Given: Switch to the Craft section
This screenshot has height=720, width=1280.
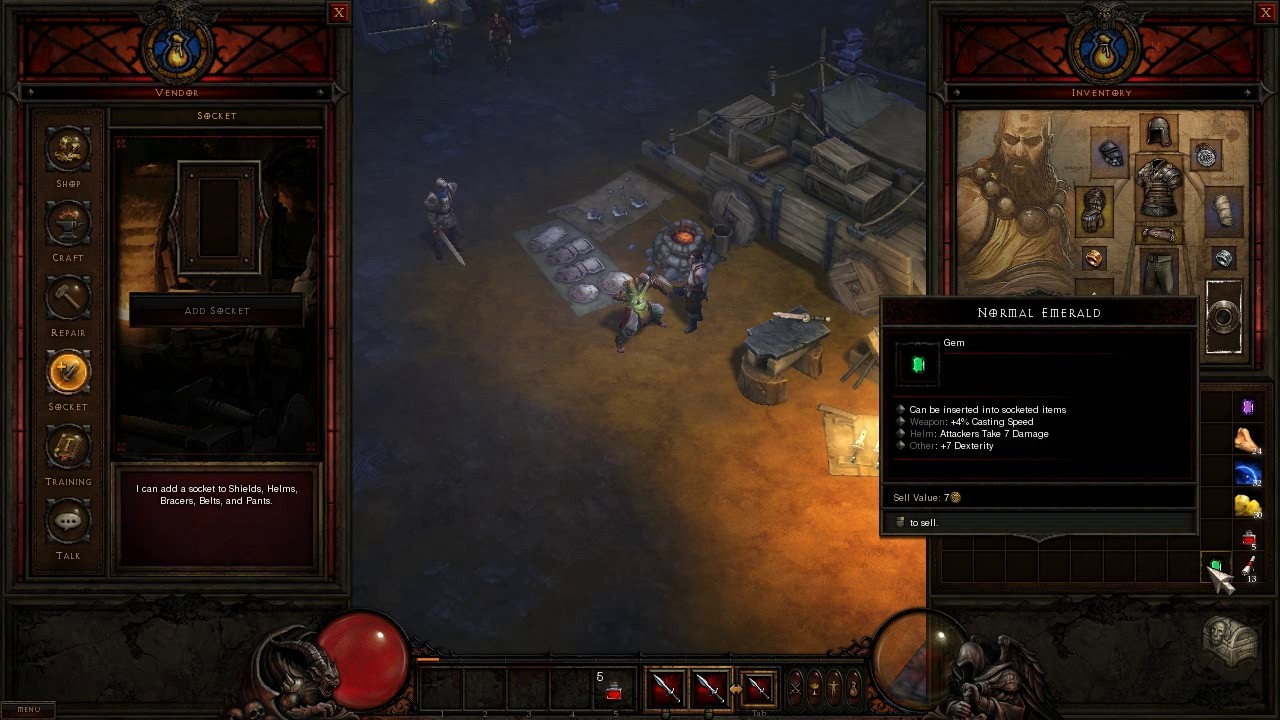Looking at the screenshot, I should 68,225.
